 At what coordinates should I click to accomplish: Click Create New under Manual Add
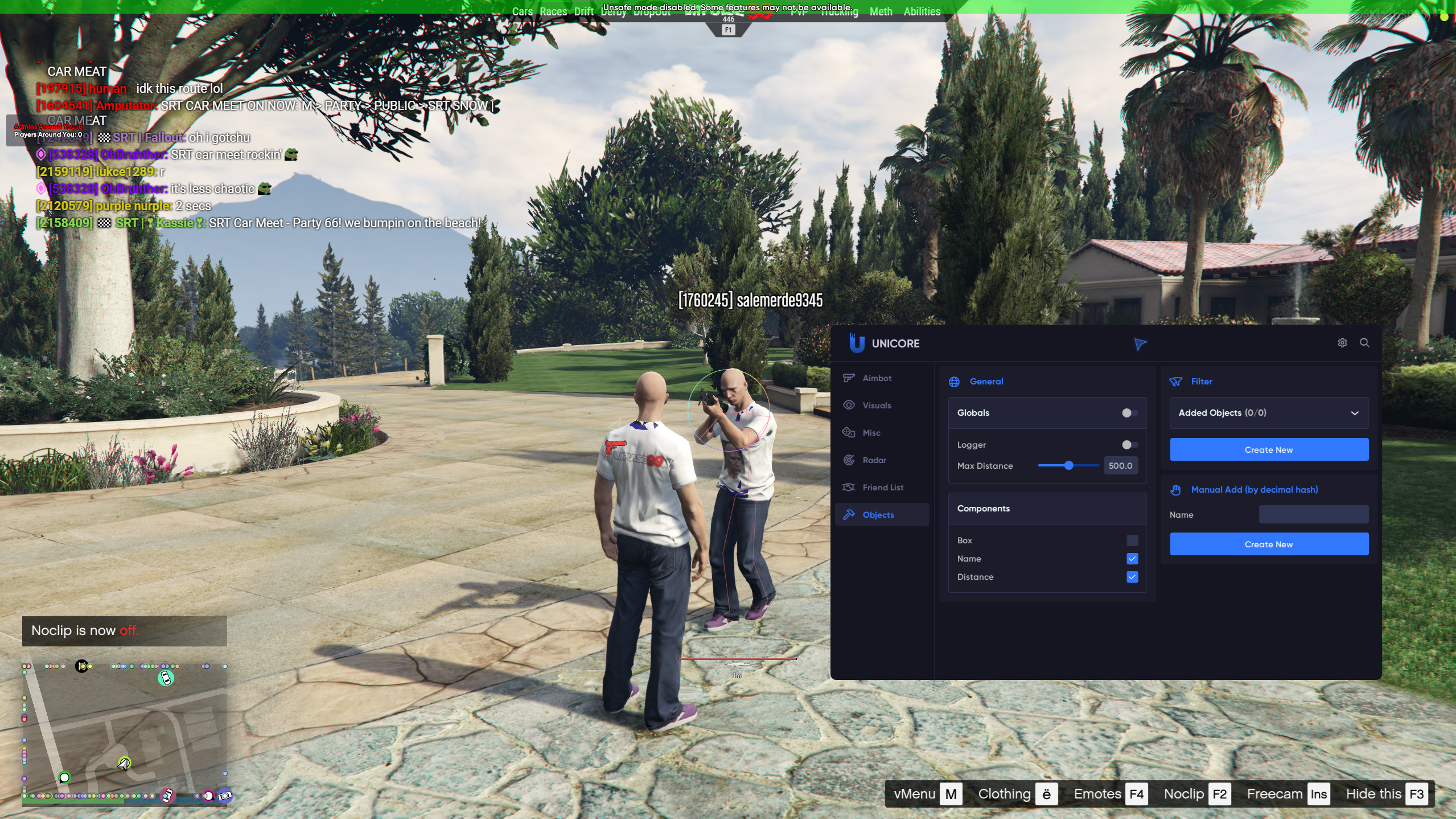click(x=1269, y=544)
